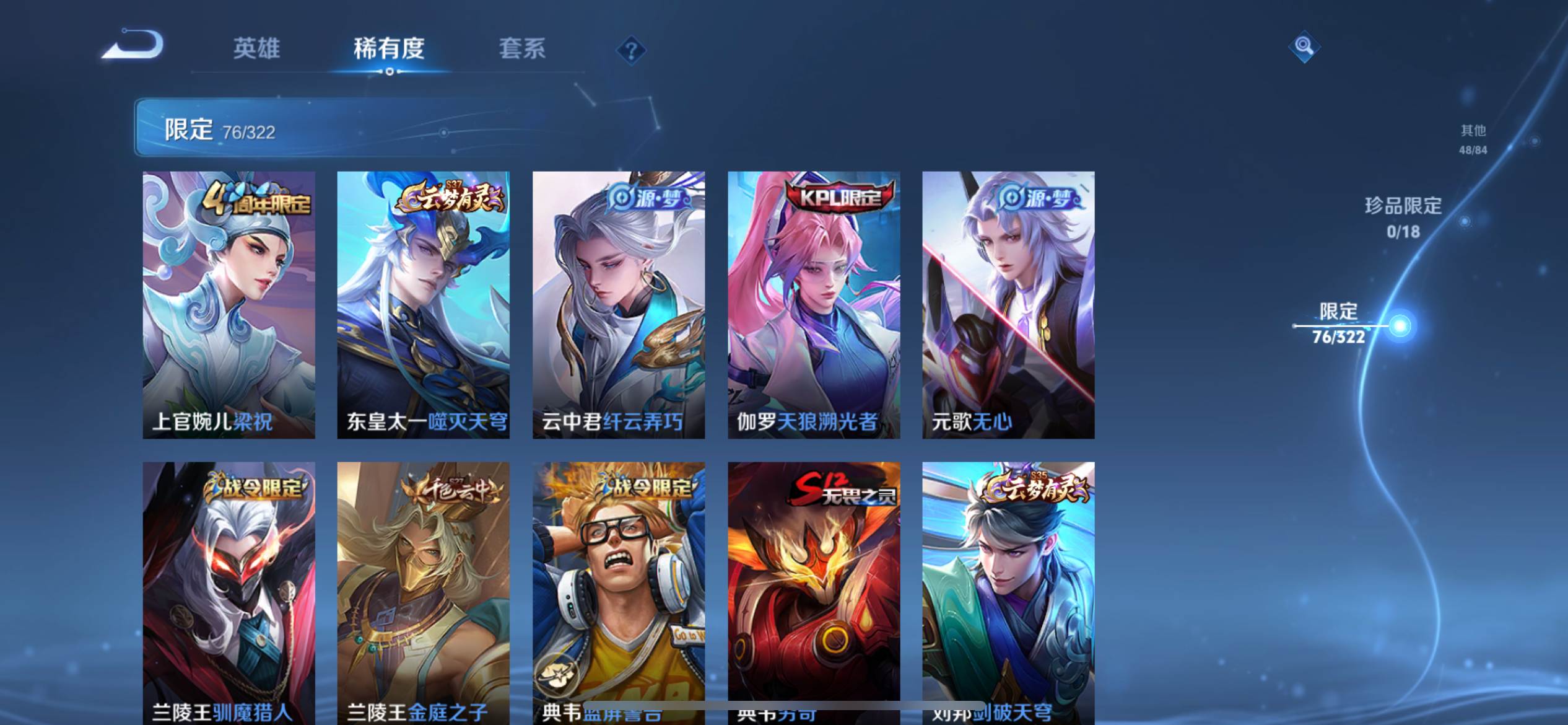Jump to the 珍品限定 rarity section
Image resolution: width=1568 pixels, height=725 pixels.
click(x=1403, y=217)
